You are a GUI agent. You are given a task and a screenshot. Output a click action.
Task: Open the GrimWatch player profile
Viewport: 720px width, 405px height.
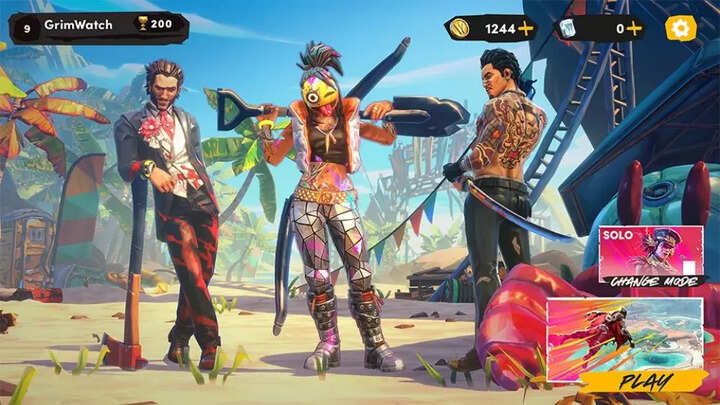[x=82, y=24]
